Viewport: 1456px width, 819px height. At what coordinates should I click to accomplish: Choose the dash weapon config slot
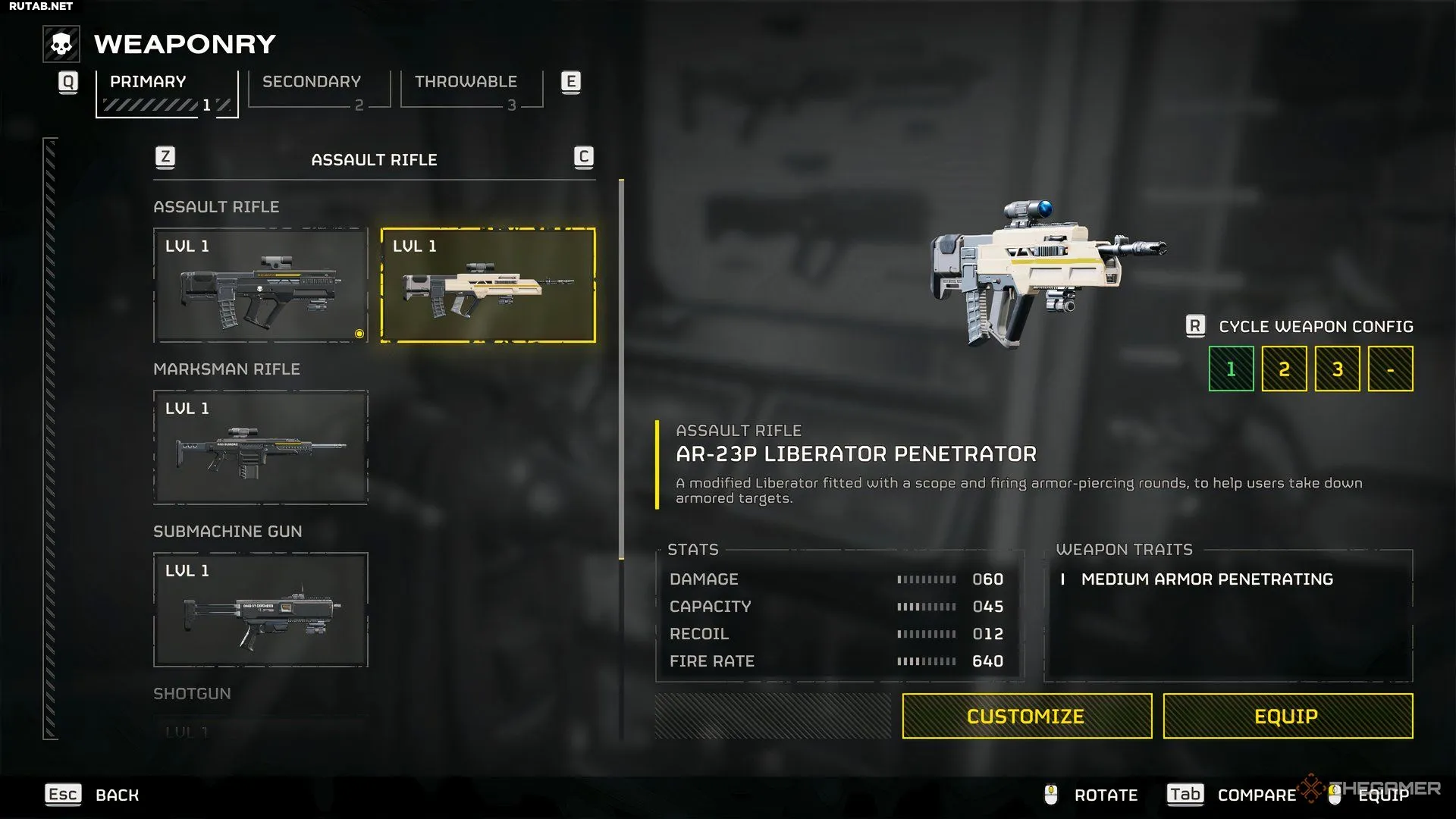coord(1390,369)
